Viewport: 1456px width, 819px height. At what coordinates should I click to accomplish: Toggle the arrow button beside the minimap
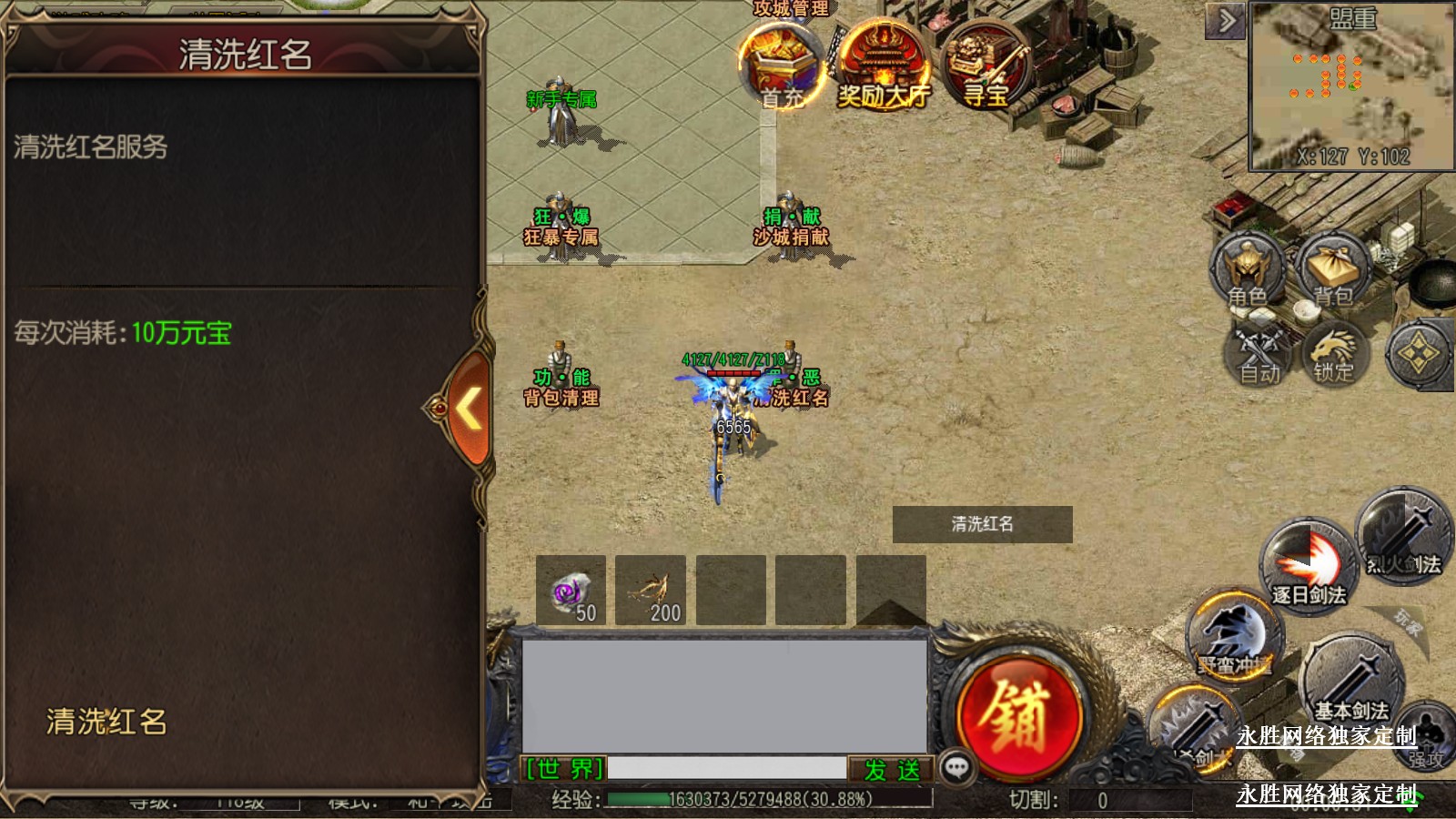pyautogui.click(x=1226, y=20)
